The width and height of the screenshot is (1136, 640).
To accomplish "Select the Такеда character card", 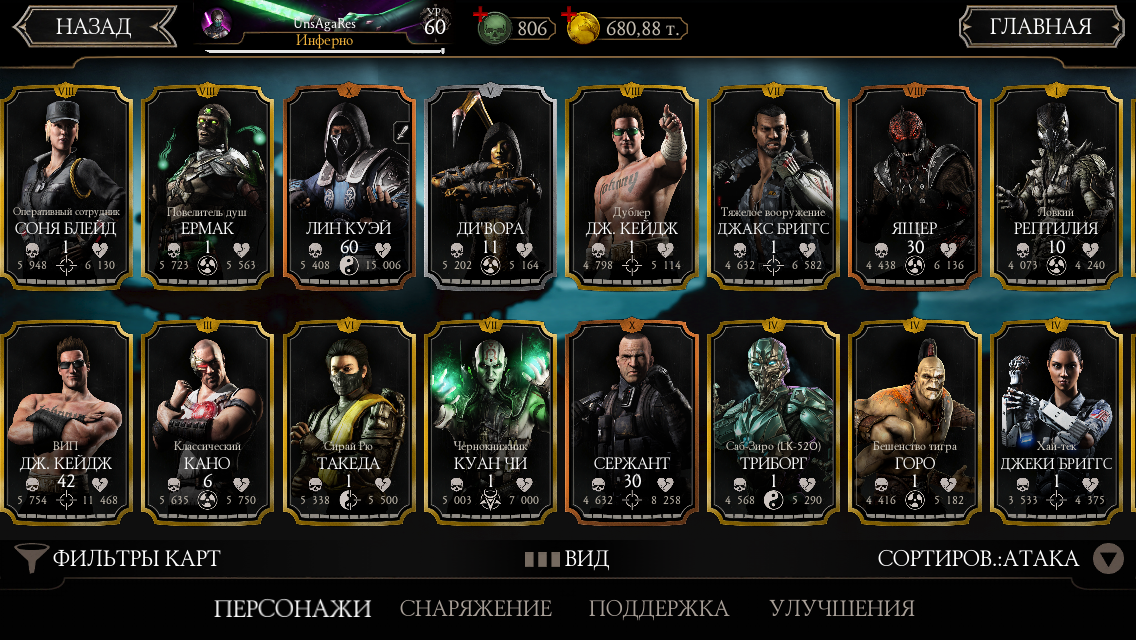I will (349, 420).
